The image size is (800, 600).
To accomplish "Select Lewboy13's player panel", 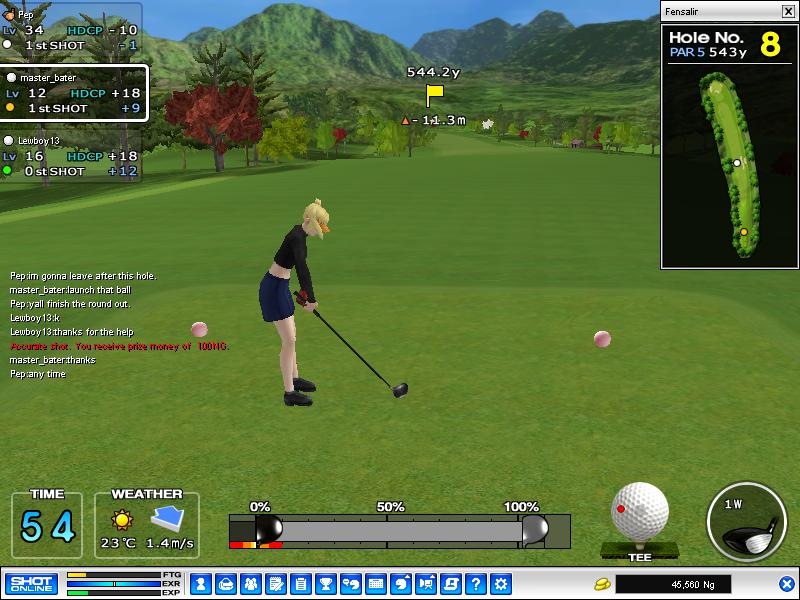I will (x=70, y=157).
